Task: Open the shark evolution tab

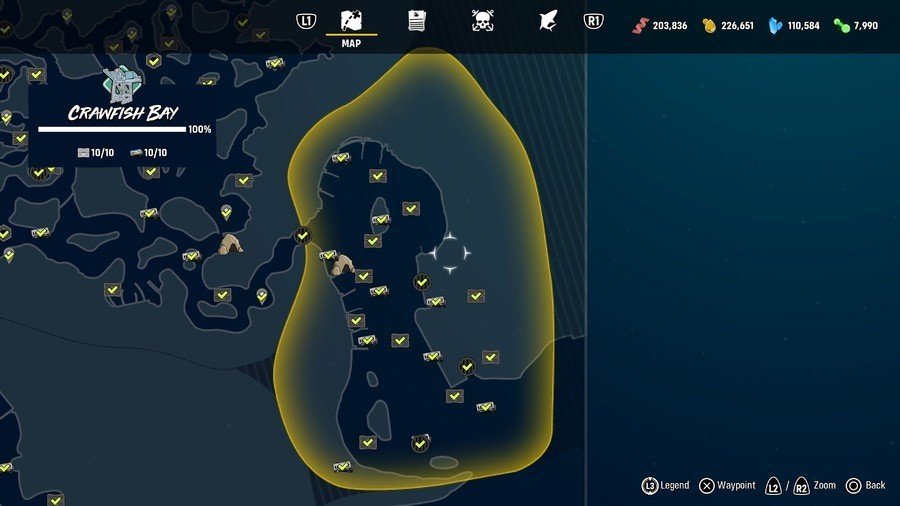Action: click(x=548, y=21)
